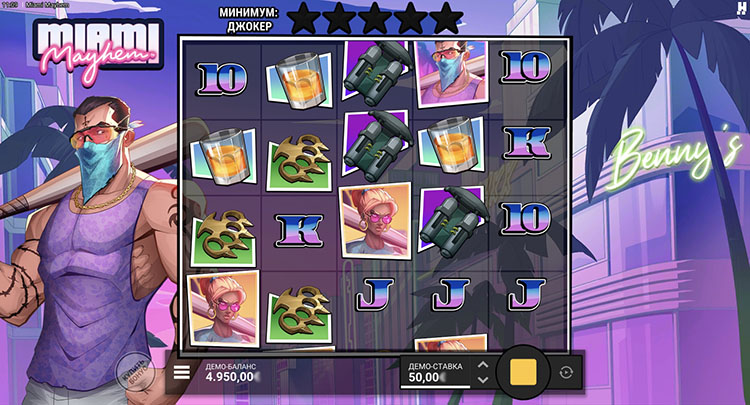This screenshot has width=750, height=405.
Task: Decrease the demo bet with down arrow
Action: pyautogui.click(x=483, y=380)
